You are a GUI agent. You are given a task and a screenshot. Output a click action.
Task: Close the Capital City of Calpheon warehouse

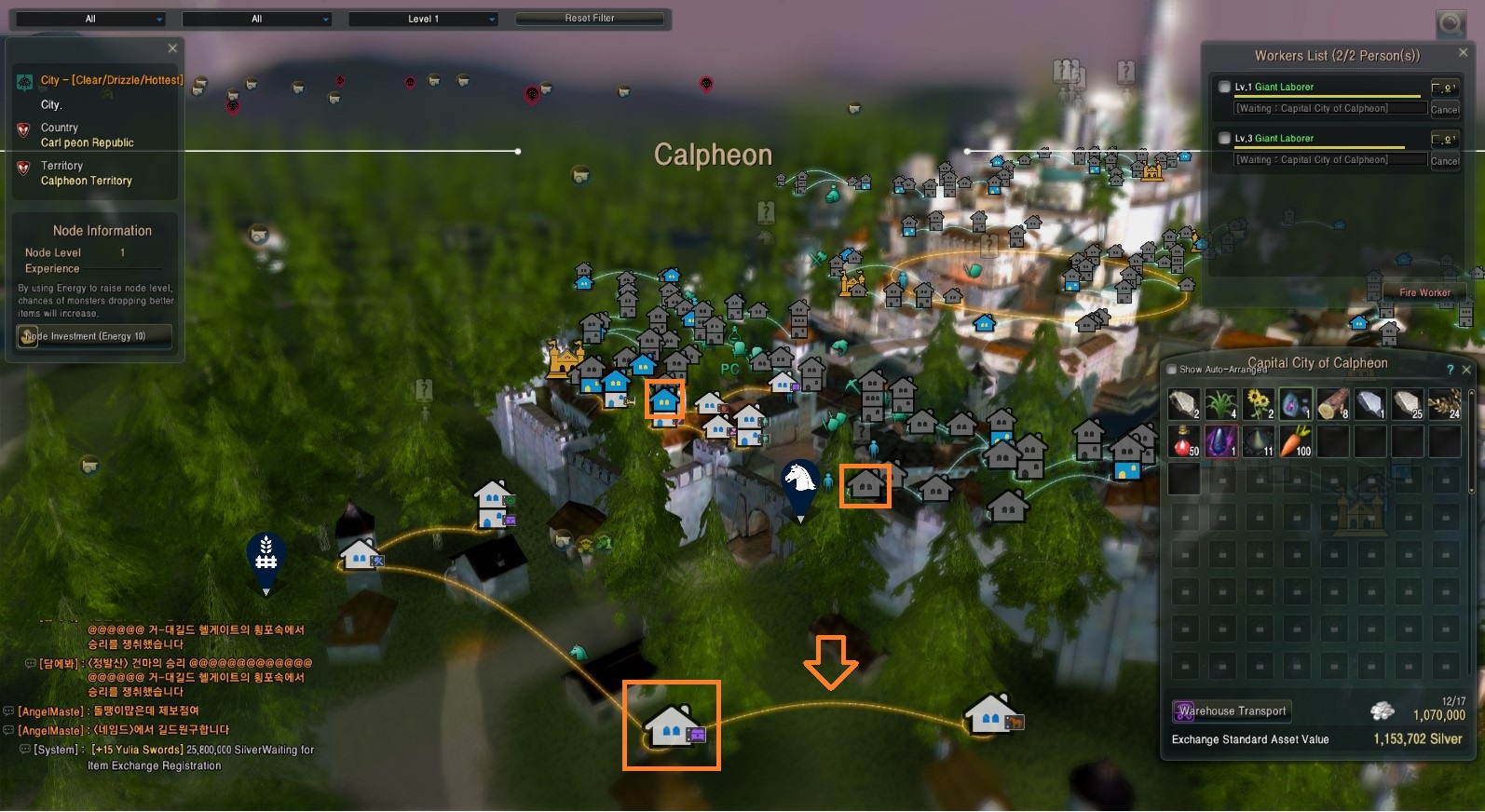click(1466, 370)
